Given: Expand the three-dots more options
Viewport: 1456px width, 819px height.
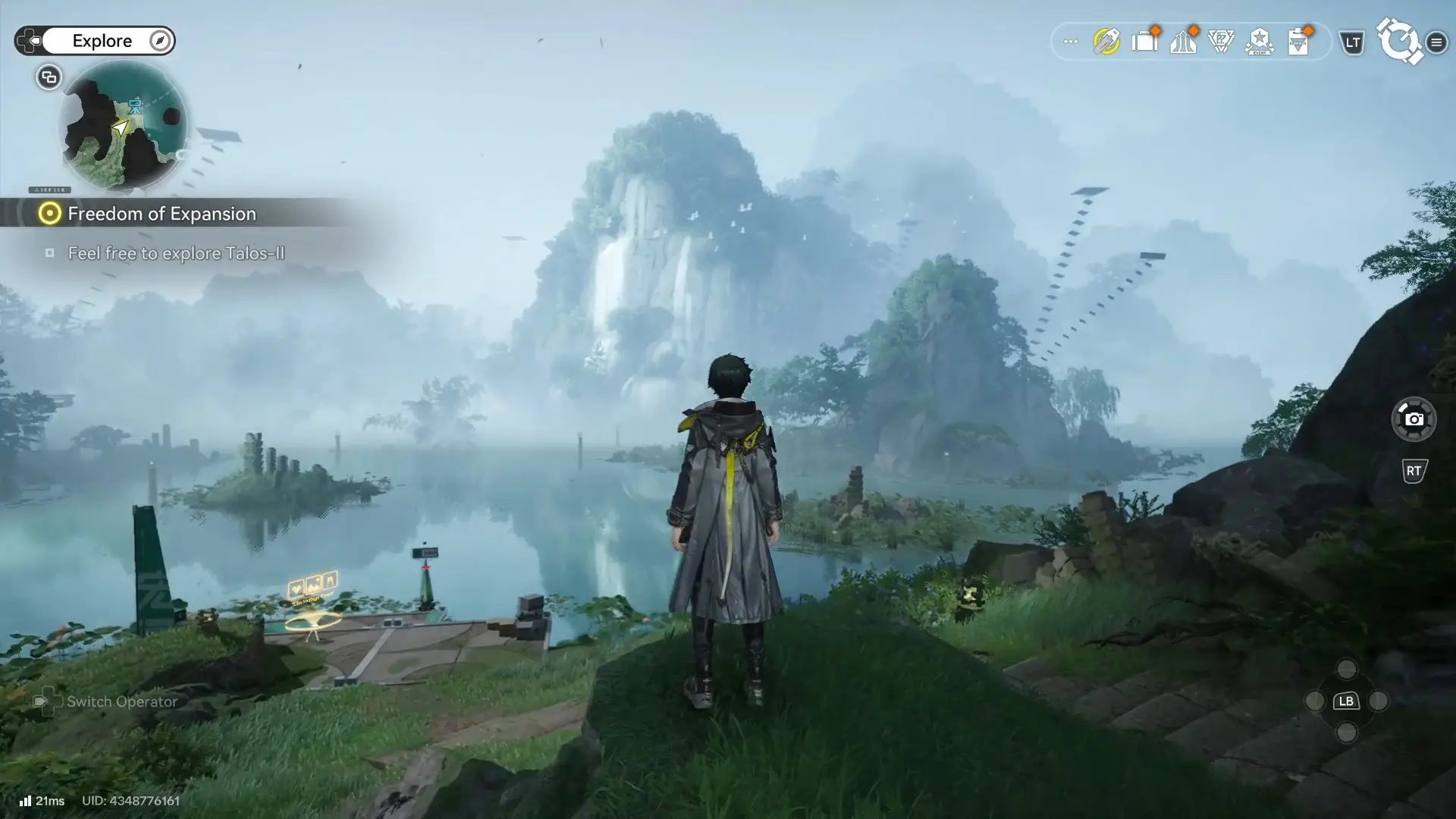Looking at the screenshot, I should [1070, 42].
